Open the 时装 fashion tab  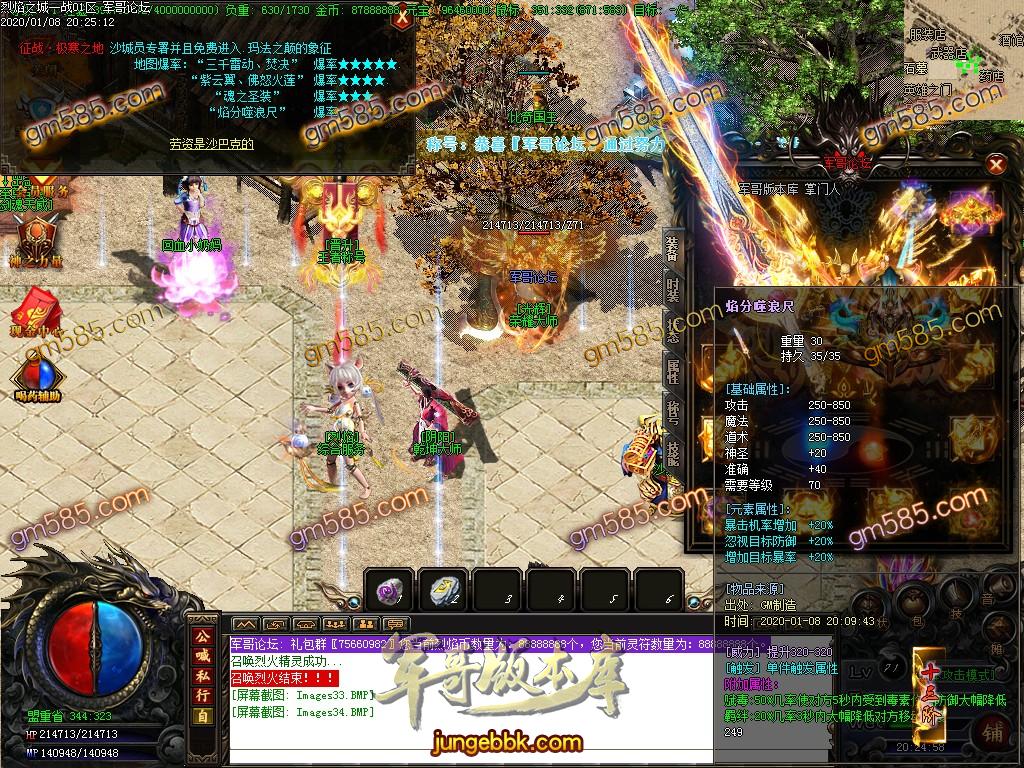673,290
